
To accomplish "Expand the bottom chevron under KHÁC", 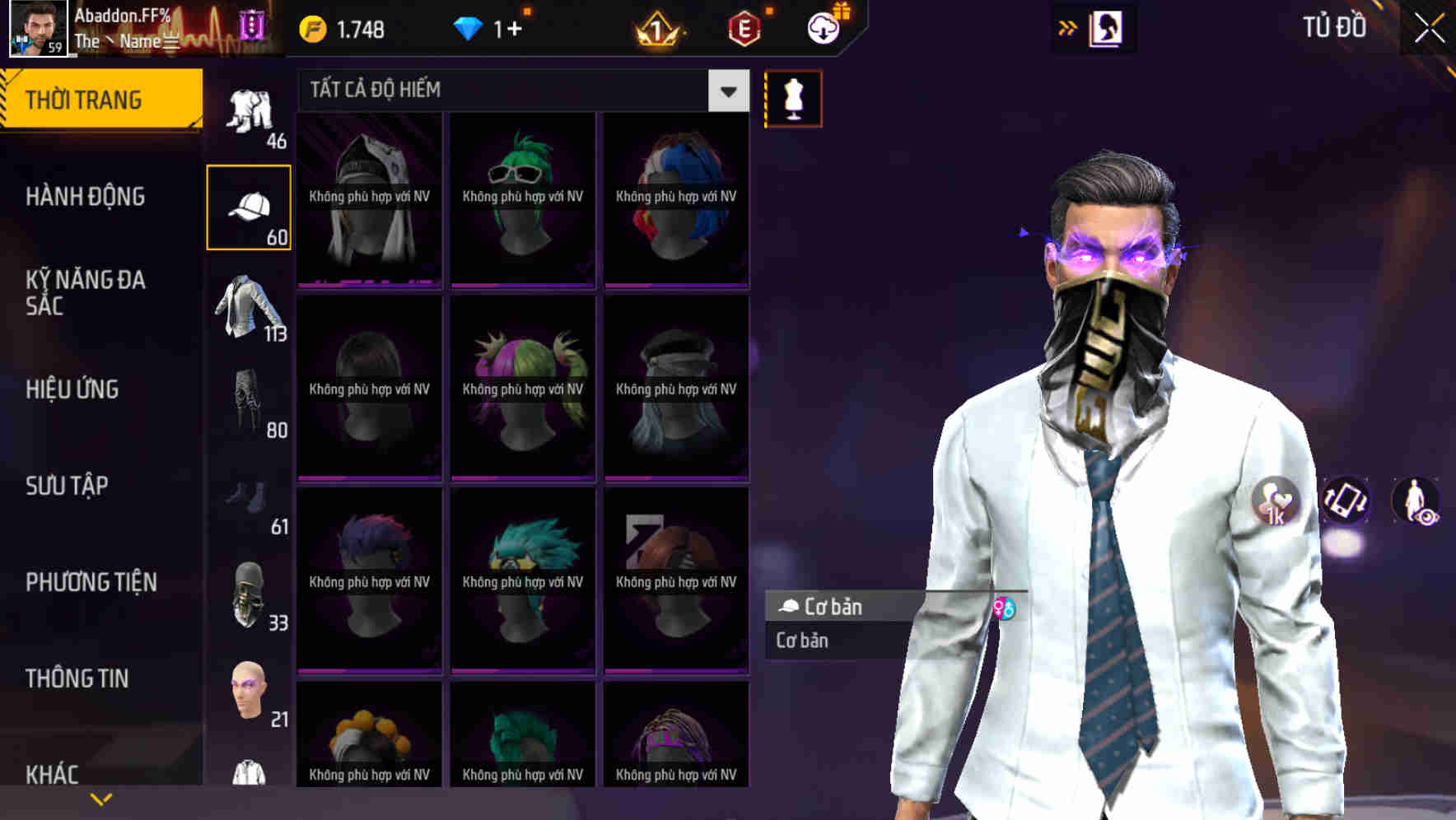I will 102,798.
